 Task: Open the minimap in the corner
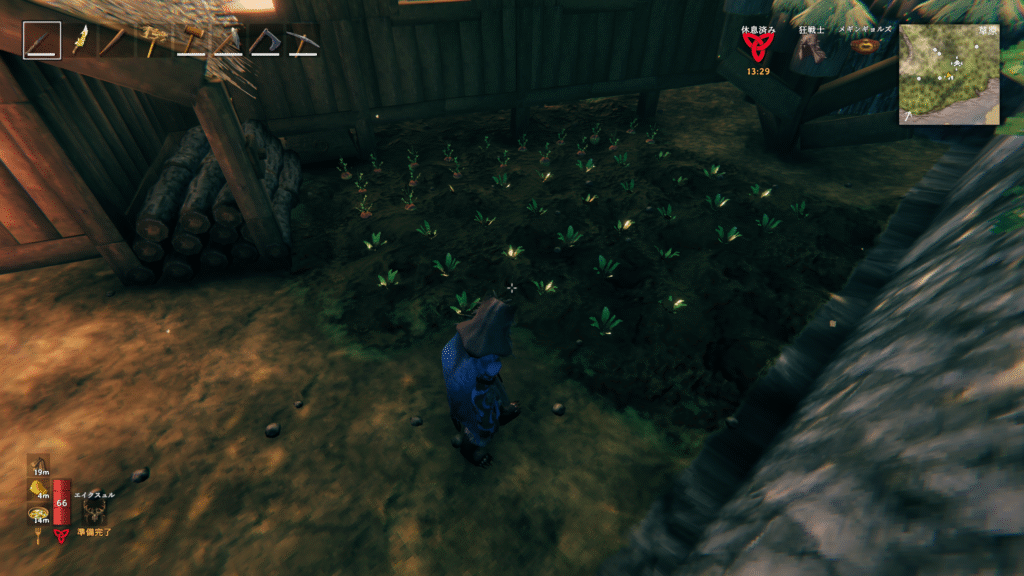tap(948, 74)
